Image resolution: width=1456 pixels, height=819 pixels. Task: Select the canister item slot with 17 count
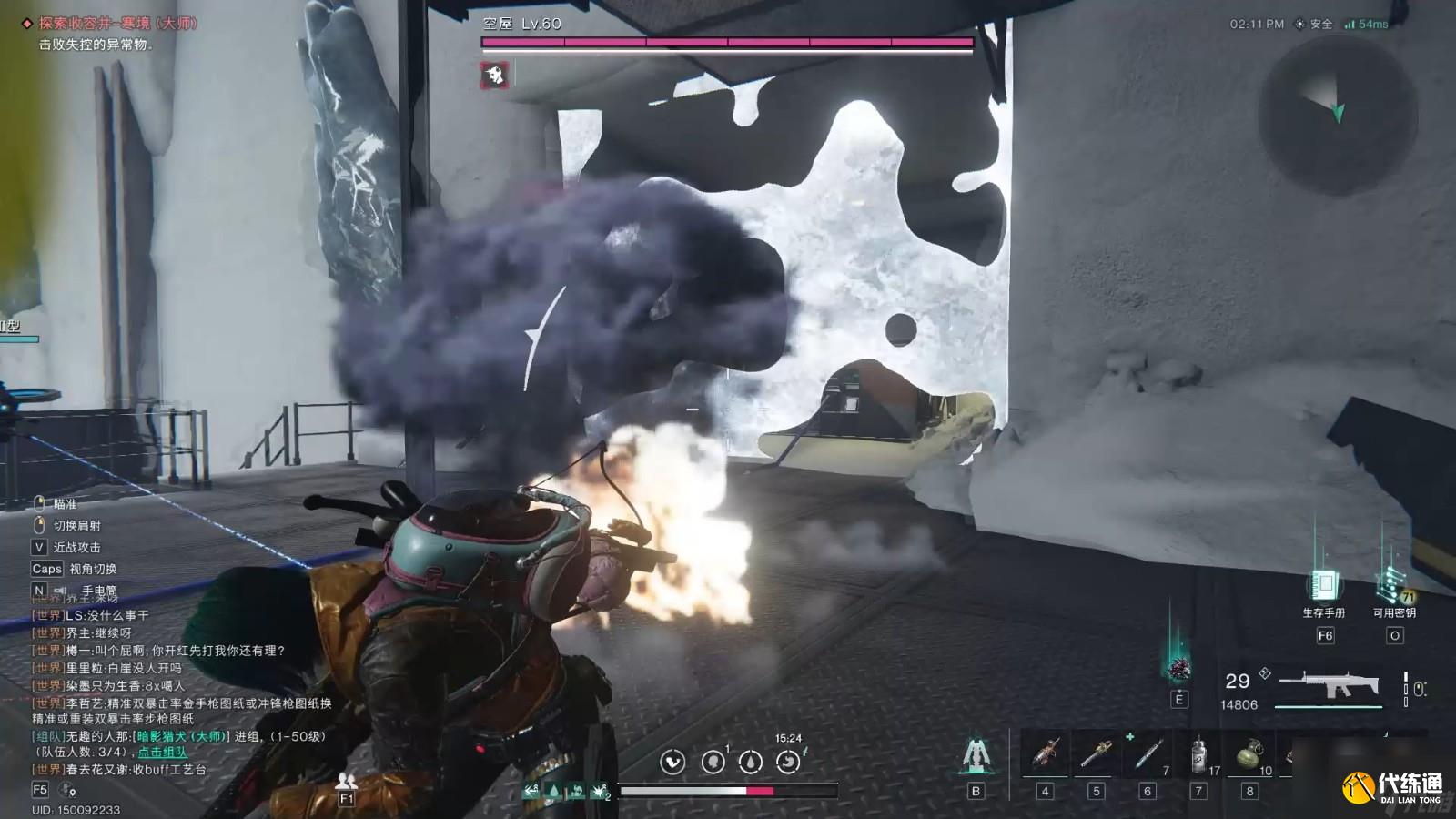pos(1199,755)
